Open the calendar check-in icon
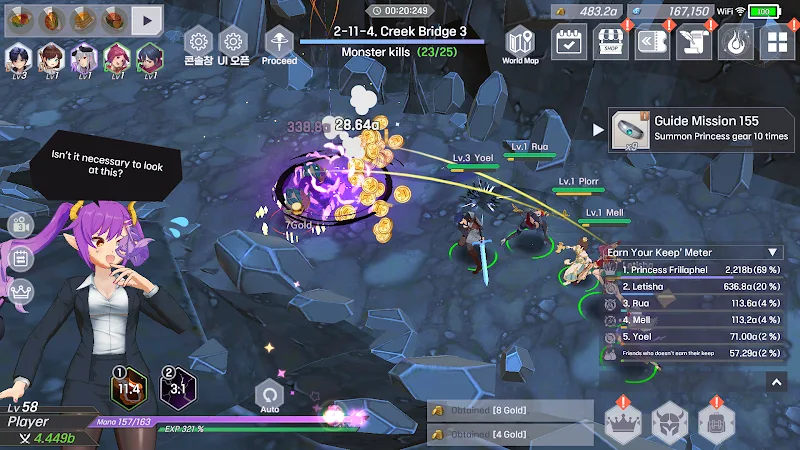This screenshot has width=800, height=450. (x=570, y=42)
